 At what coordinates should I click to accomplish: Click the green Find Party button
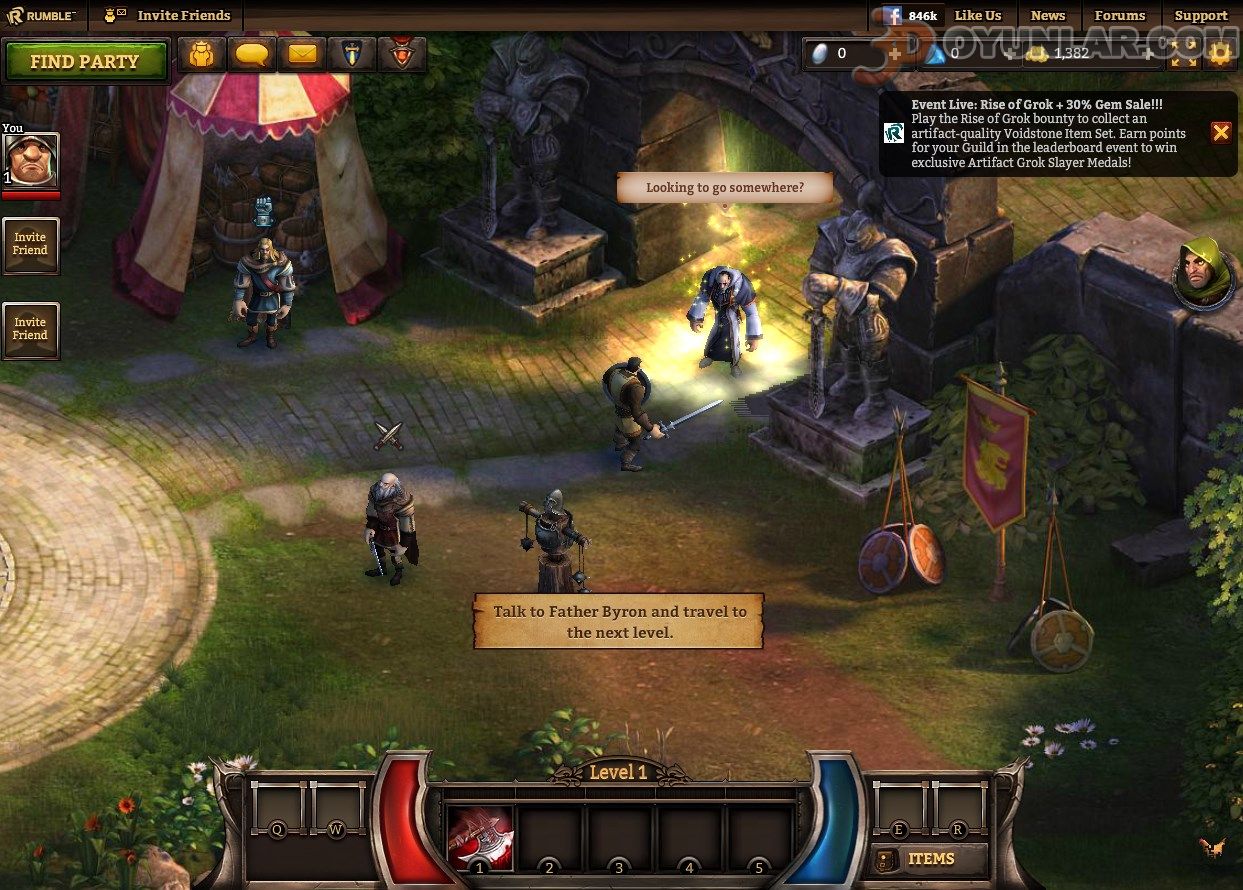click(85, 61)
